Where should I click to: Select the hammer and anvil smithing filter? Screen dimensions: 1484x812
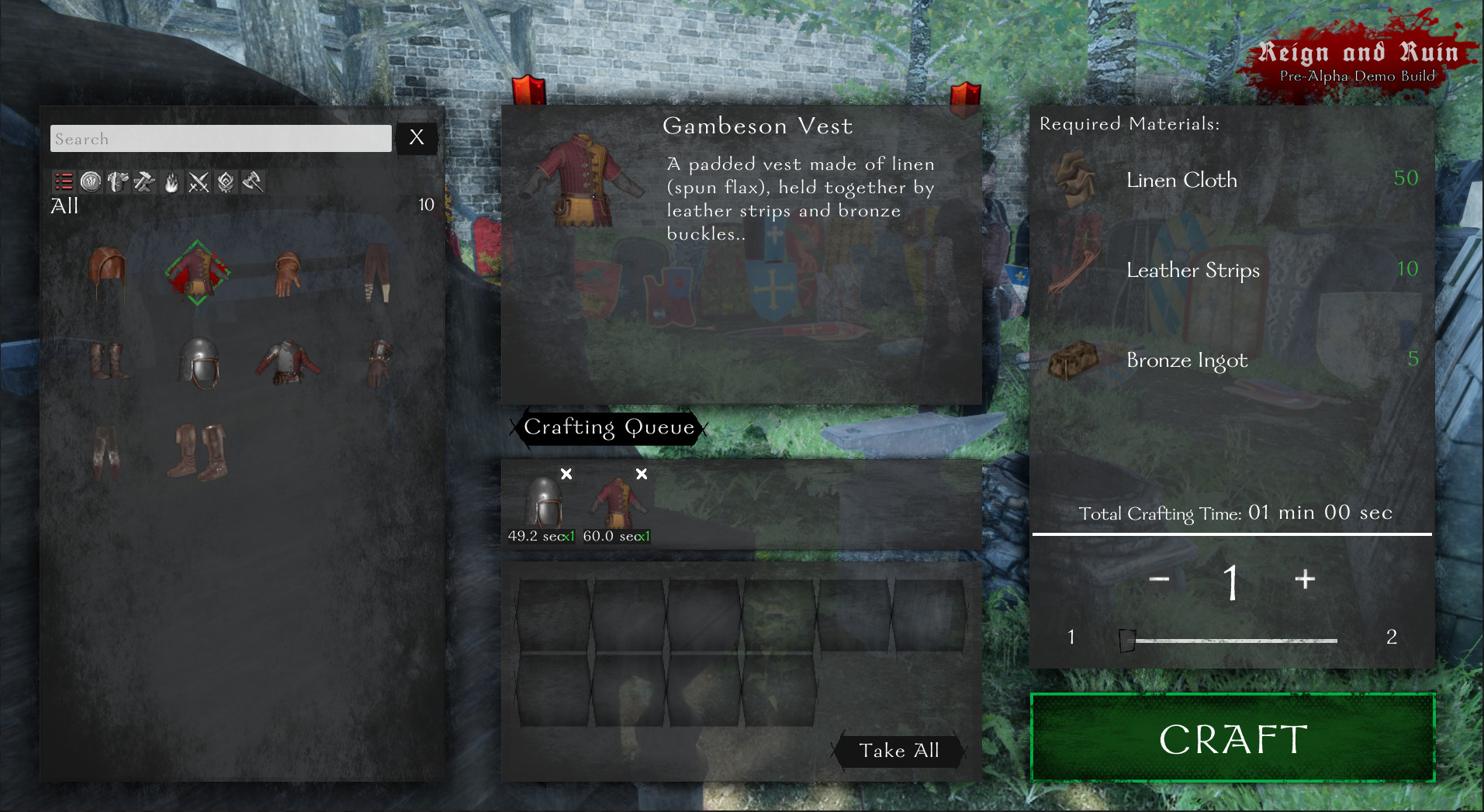[144, 182]
